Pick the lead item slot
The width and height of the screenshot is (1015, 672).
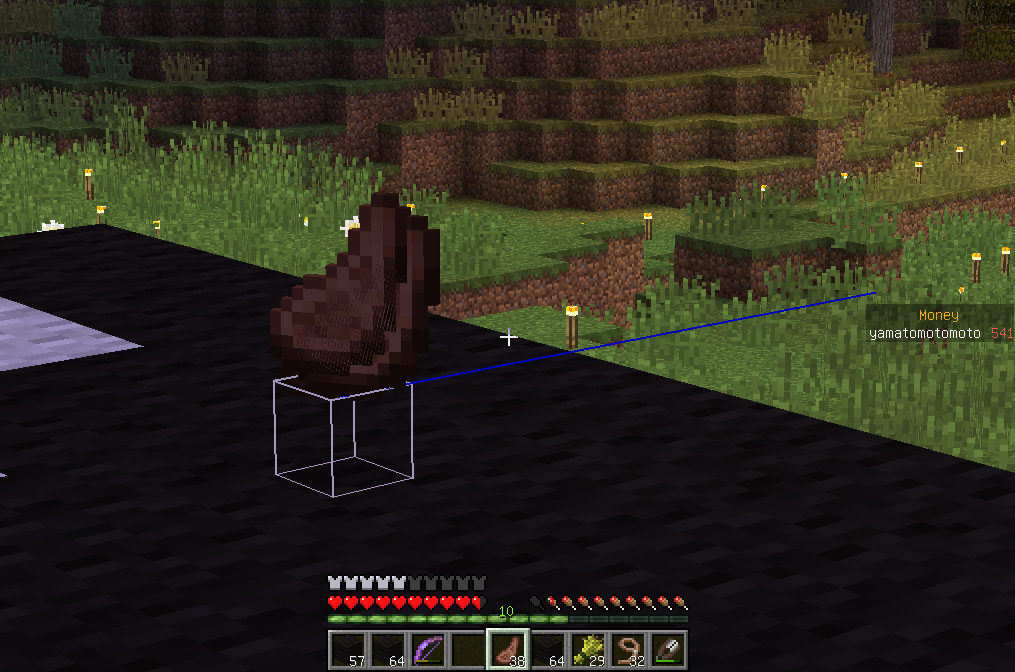628,650
